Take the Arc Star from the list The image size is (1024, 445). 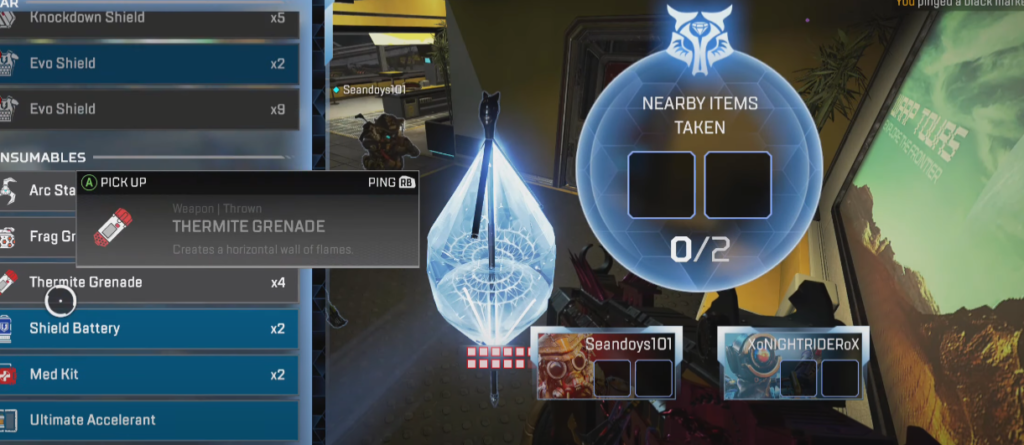pos(40,190)
